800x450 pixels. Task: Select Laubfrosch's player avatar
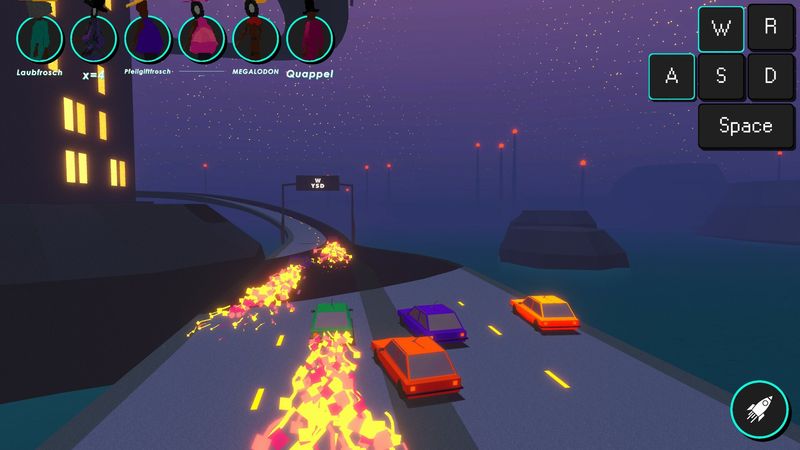coord(40,38)
